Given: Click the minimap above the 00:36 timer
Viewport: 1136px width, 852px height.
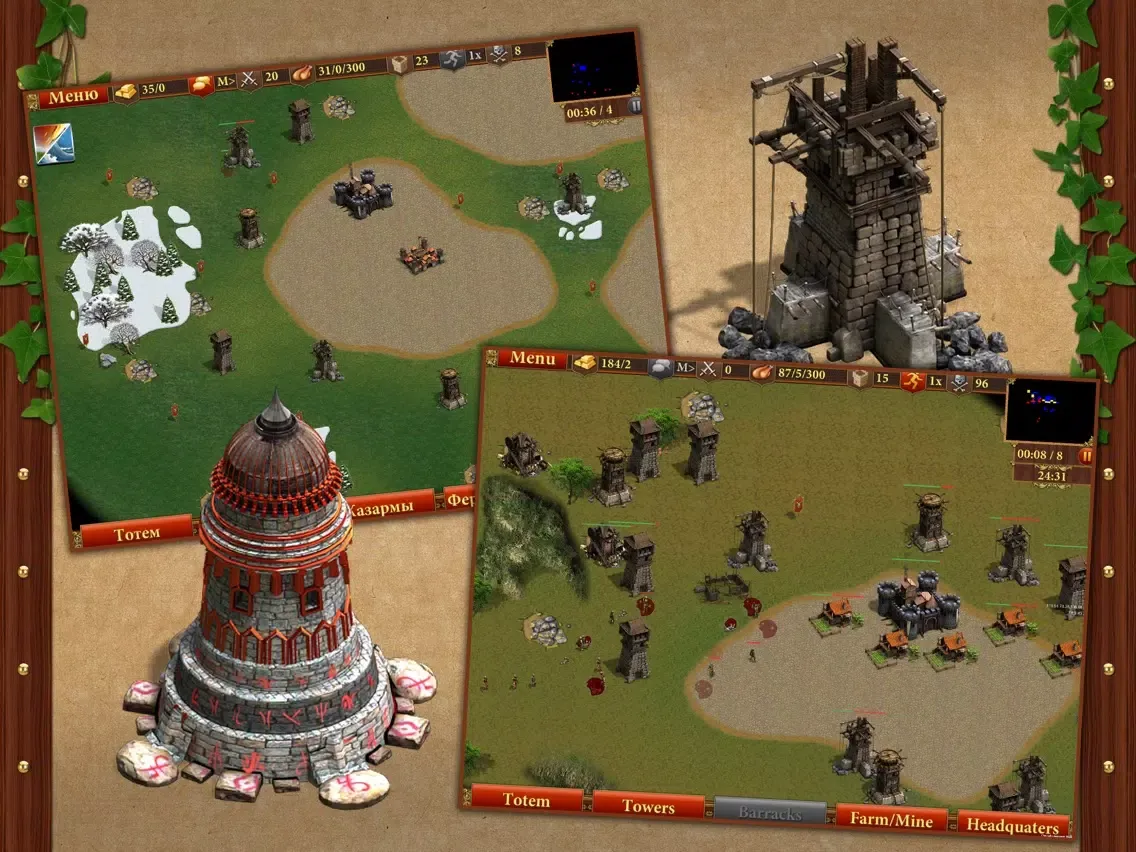Looking at the screenshot, I should point(592,66).
